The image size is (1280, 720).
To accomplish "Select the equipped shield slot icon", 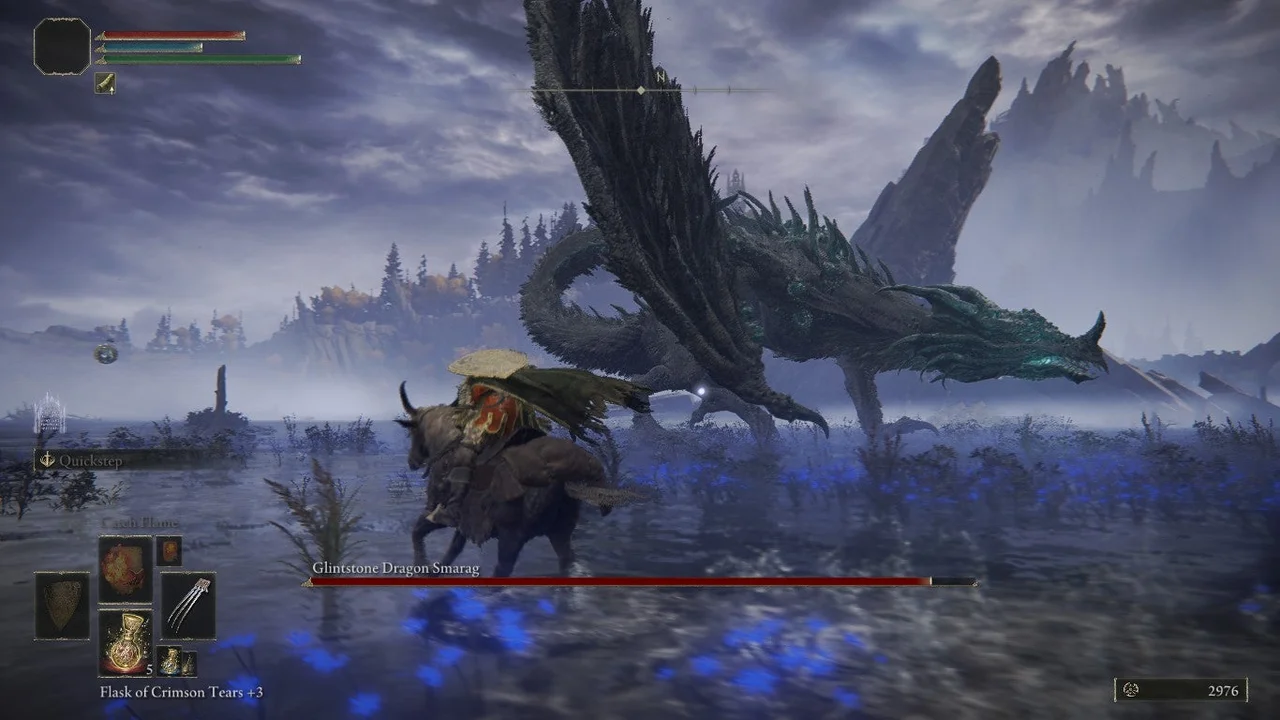I will click(62, 605).
